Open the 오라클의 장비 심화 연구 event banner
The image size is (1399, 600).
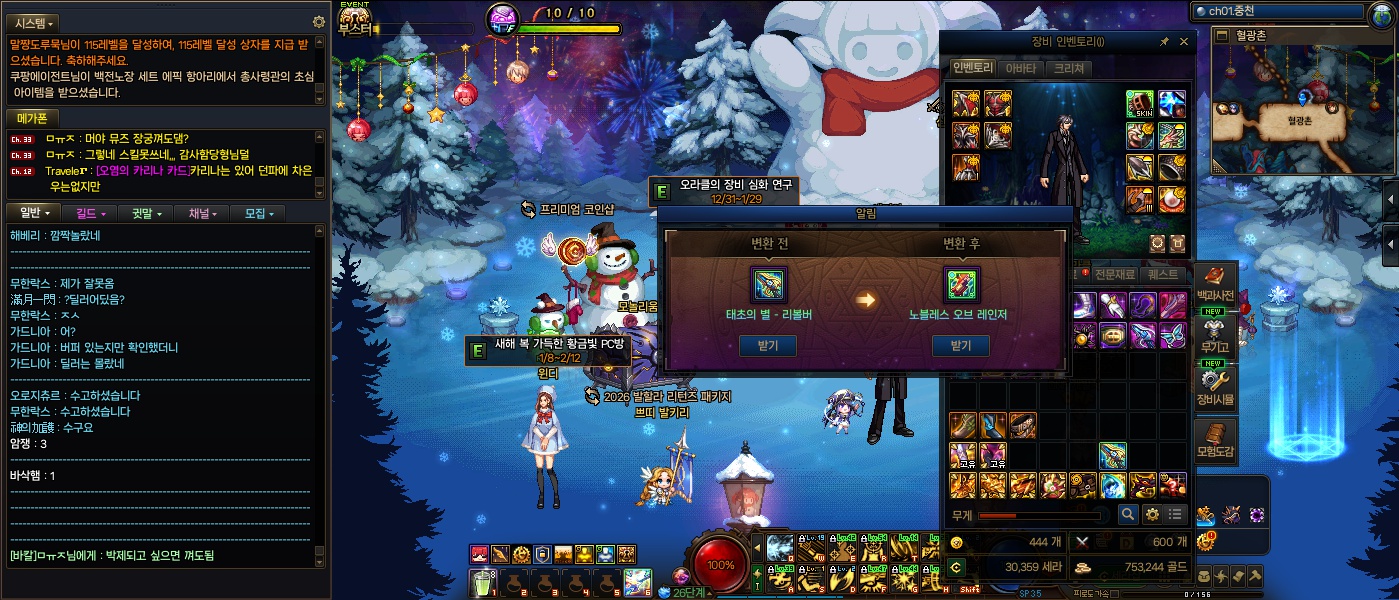[x=724, y=190]
